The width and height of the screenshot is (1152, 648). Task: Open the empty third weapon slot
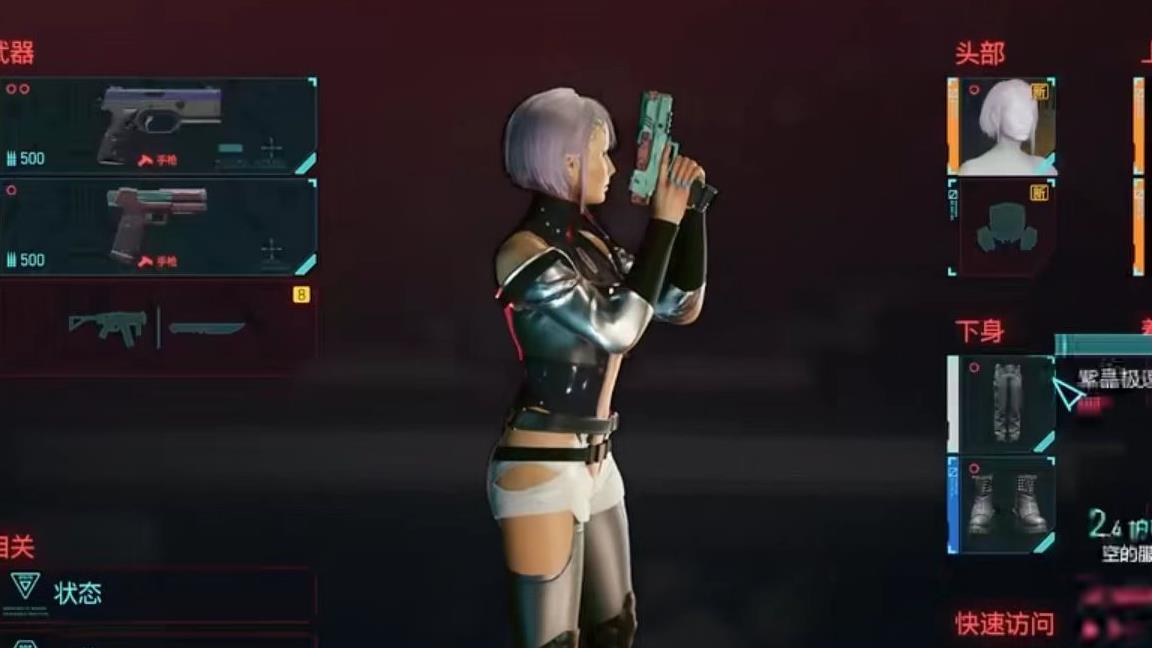pyautogui.click(x=158, y=327)
